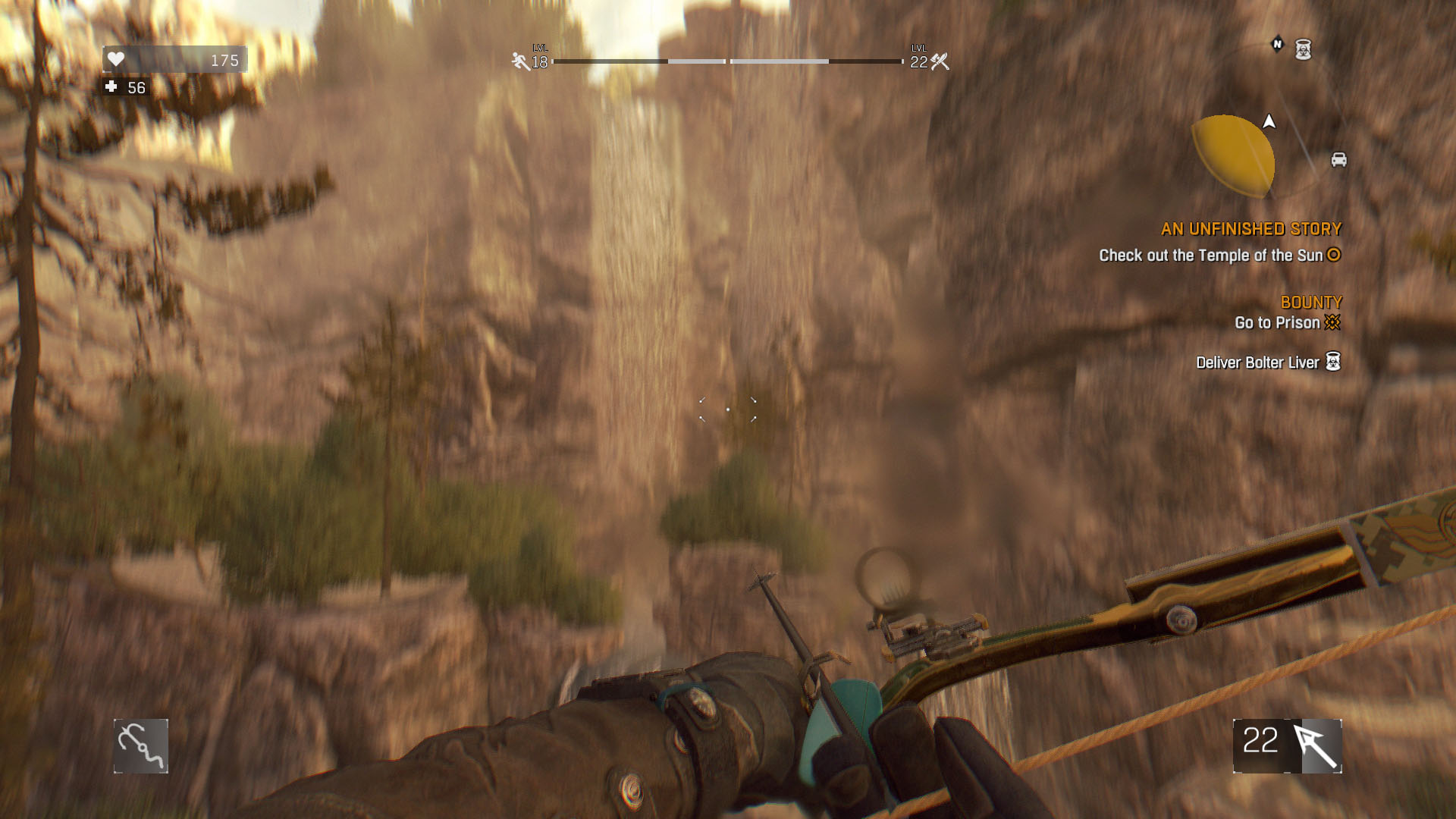Click the biohazard canister marker on minimap
The width and height of the screenshot is (1456, 819).
click(x=1303, y=49)
